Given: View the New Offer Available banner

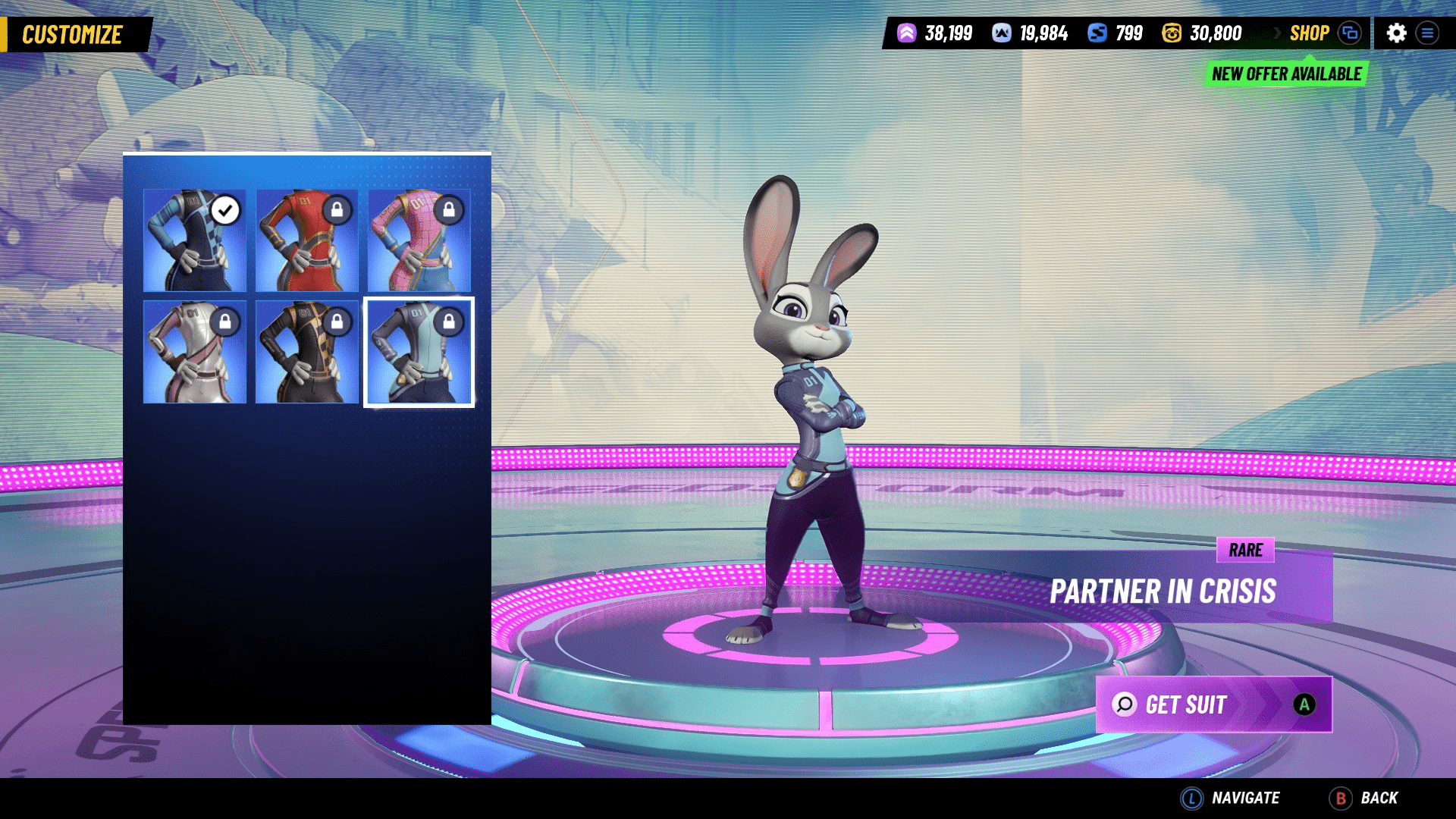Looking at the screenshot, I should pyautogui.click(x=1286, y=74).
